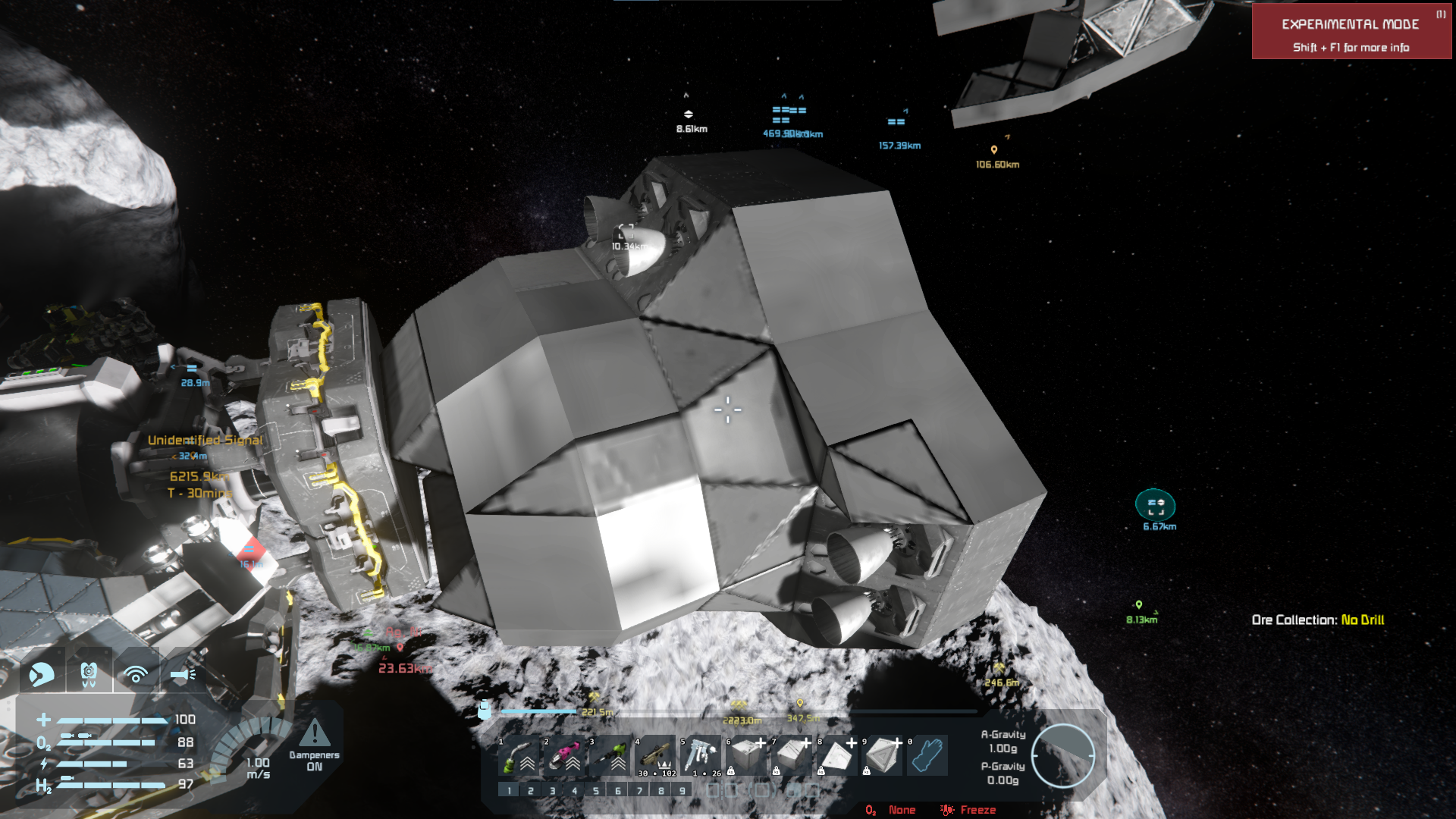1456x819 pixels.
Task: Switch to toolbar page 2
Action: tap(531, 791)
